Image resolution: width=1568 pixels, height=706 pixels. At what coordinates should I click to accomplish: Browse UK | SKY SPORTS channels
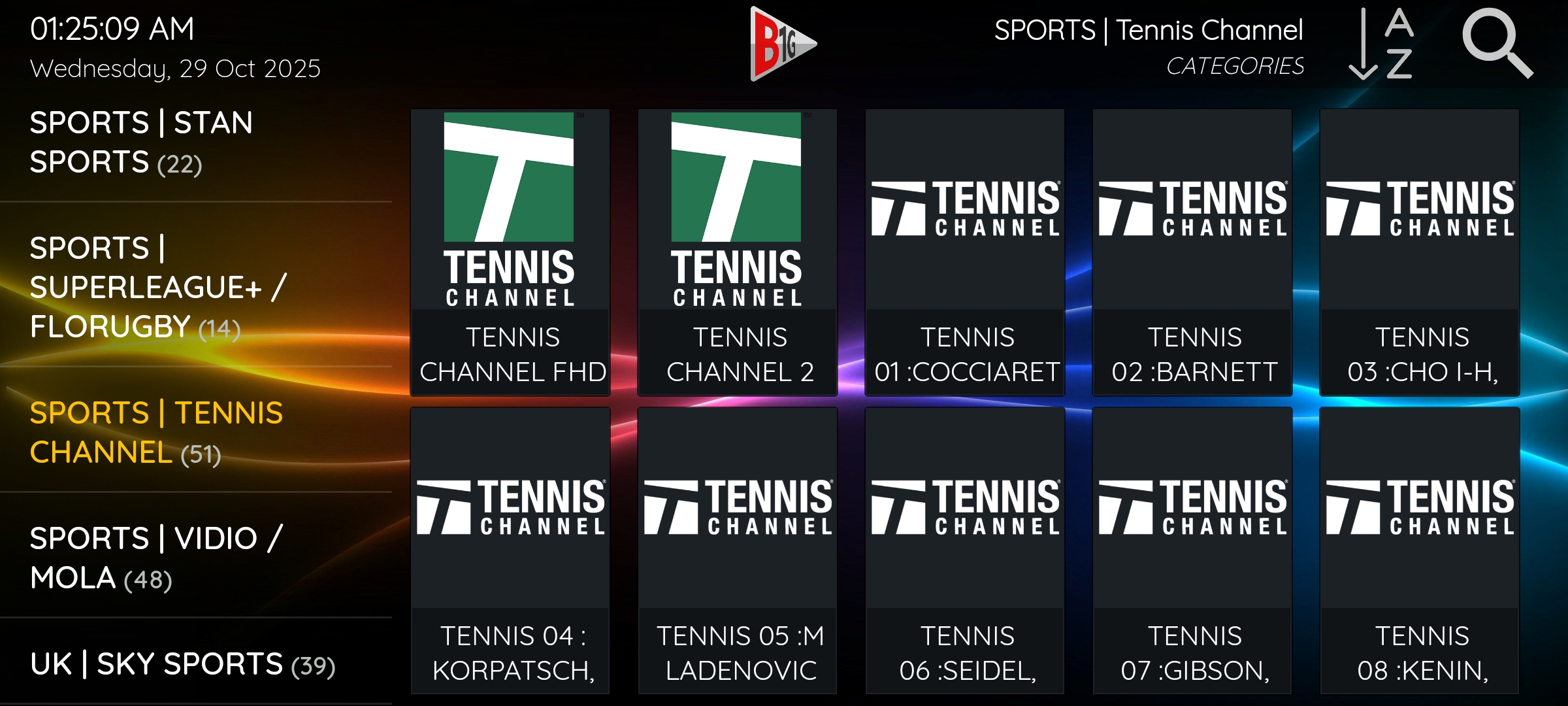(183, 664)
